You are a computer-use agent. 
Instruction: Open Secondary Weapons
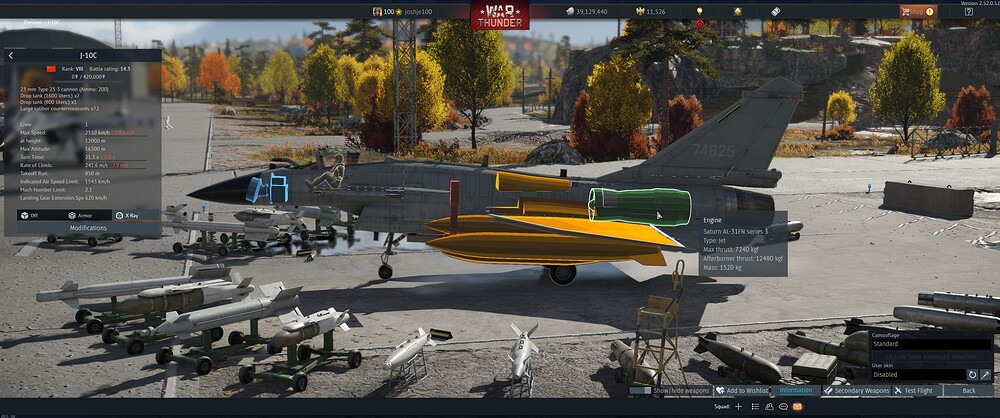click(x=855, y=391)
